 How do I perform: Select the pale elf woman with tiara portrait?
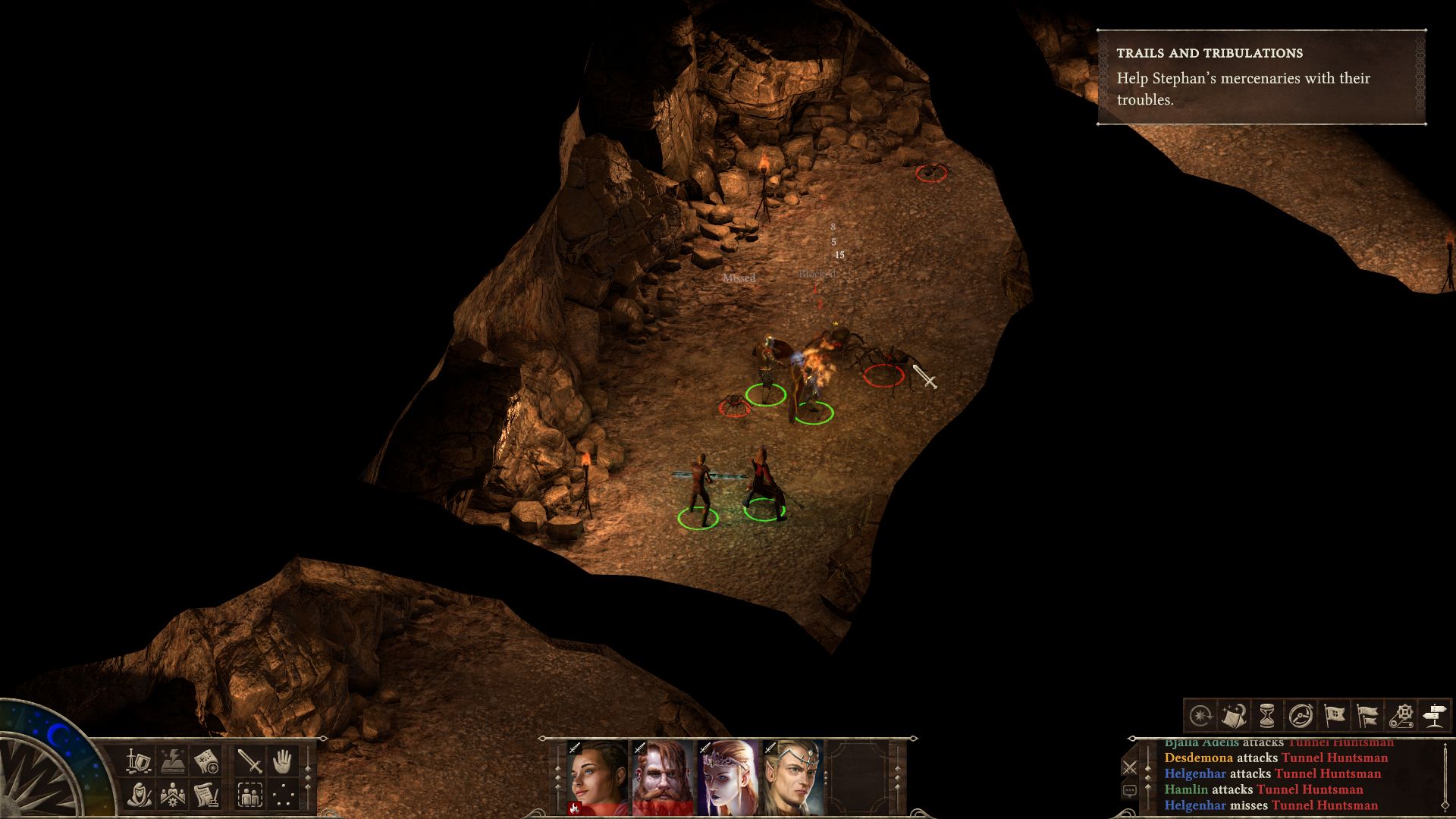click(x=727, y=778)
